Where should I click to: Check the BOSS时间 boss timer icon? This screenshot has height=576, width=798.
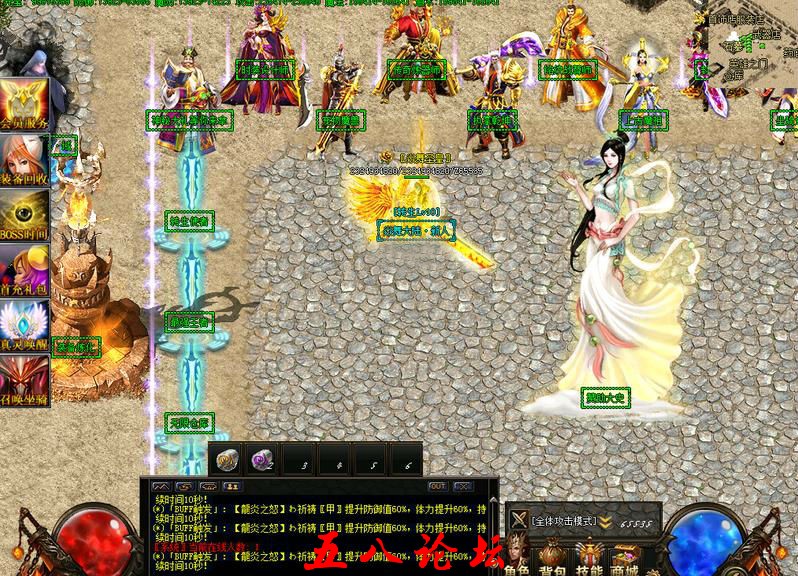(25, 215)
